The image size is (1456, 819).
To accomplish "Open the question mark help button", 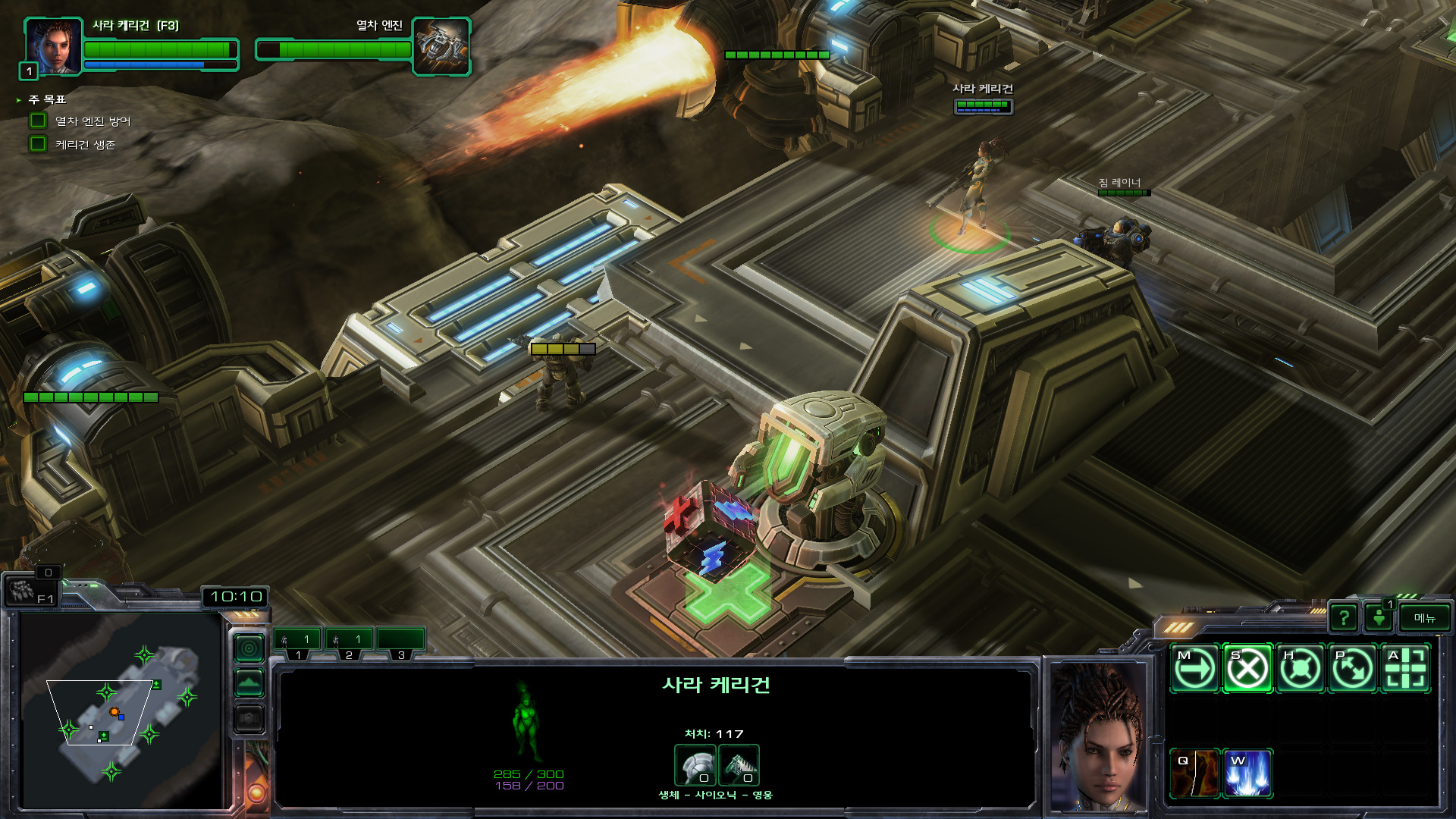I will pyautogui.click(x=1343, y=618).
